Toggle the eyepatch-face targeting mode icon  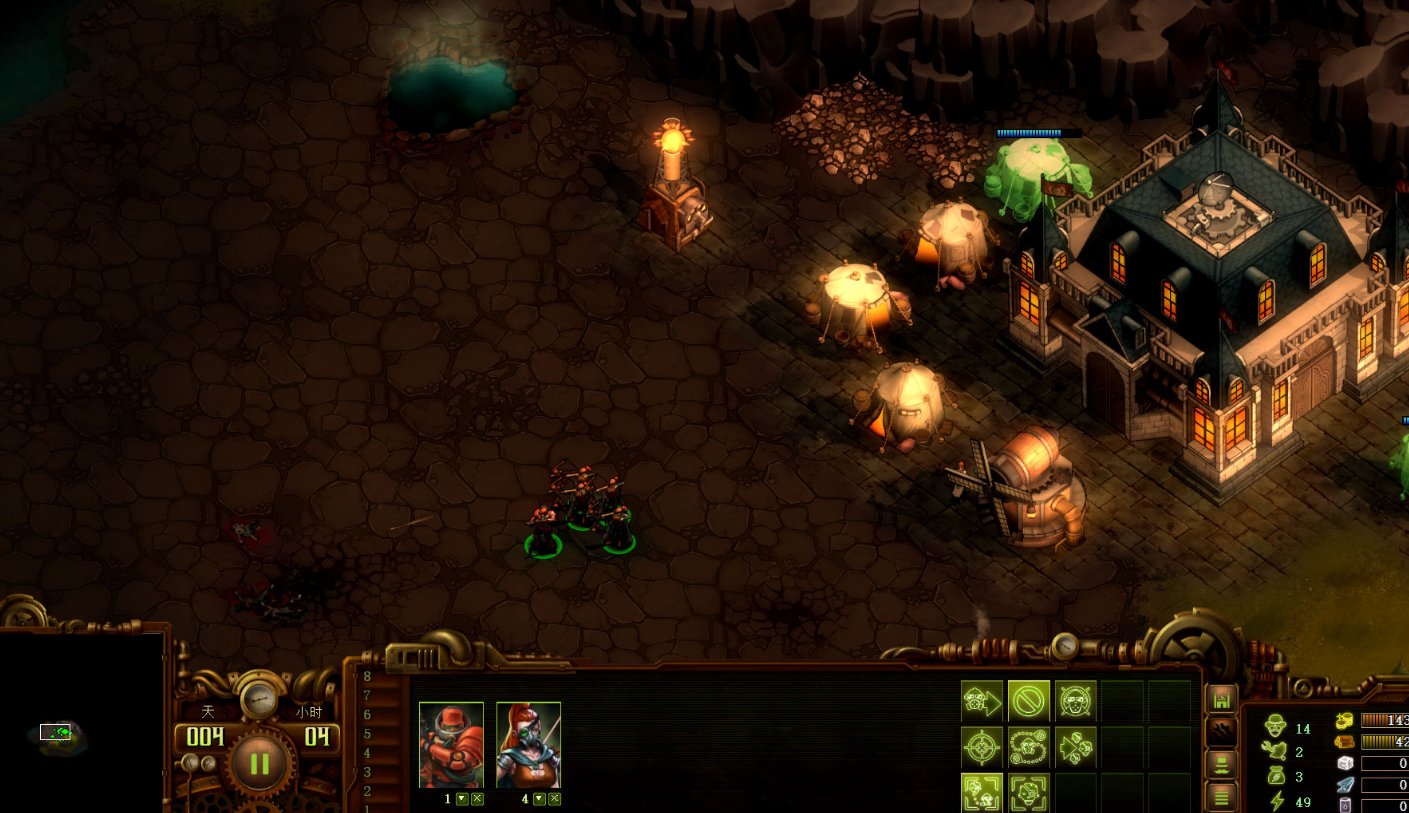(x=1028, y=792)
